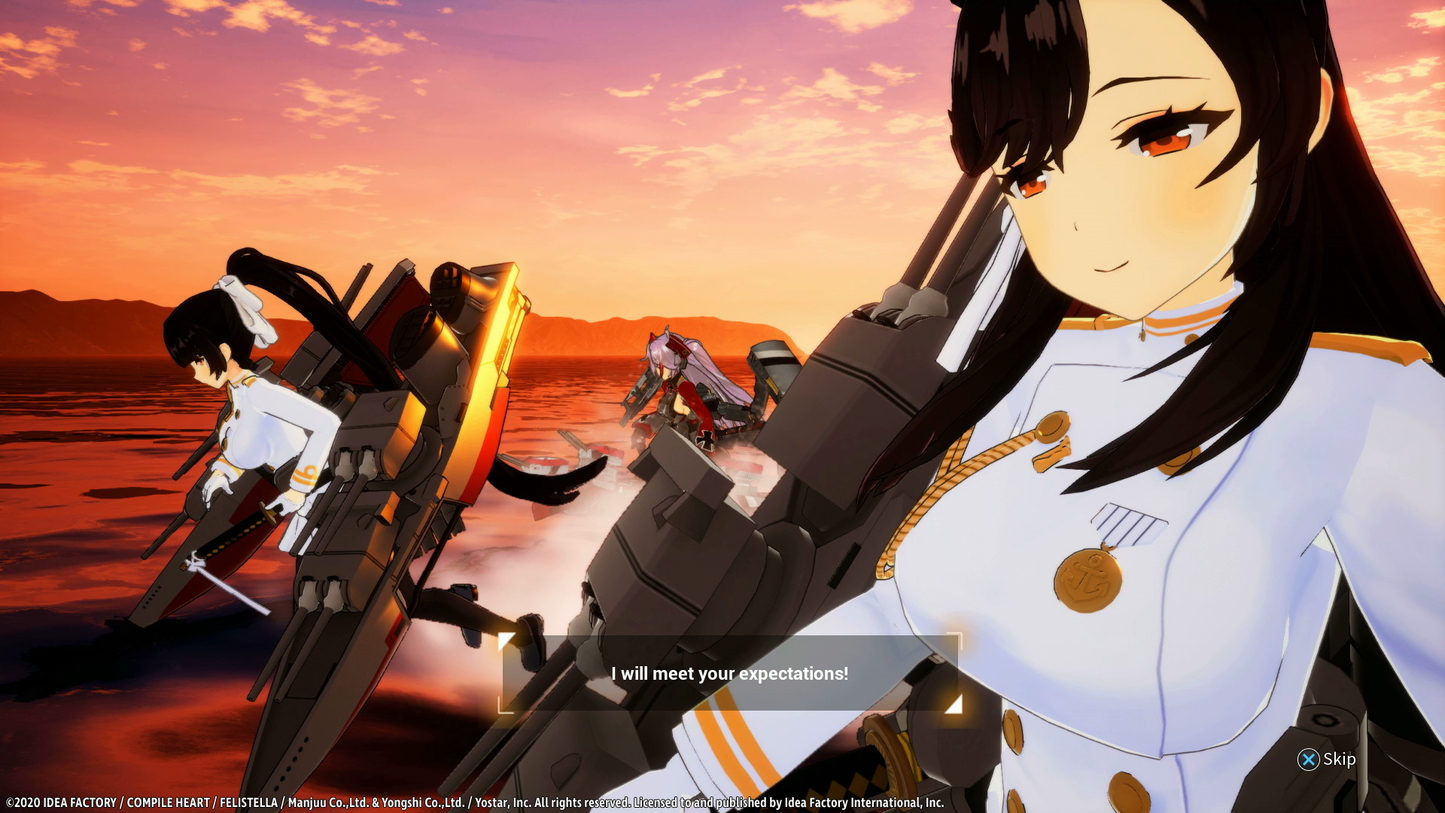1445x813 pixels.
Task: Click the copyright text bar at screen bottom
Action: tap(470, 802)
